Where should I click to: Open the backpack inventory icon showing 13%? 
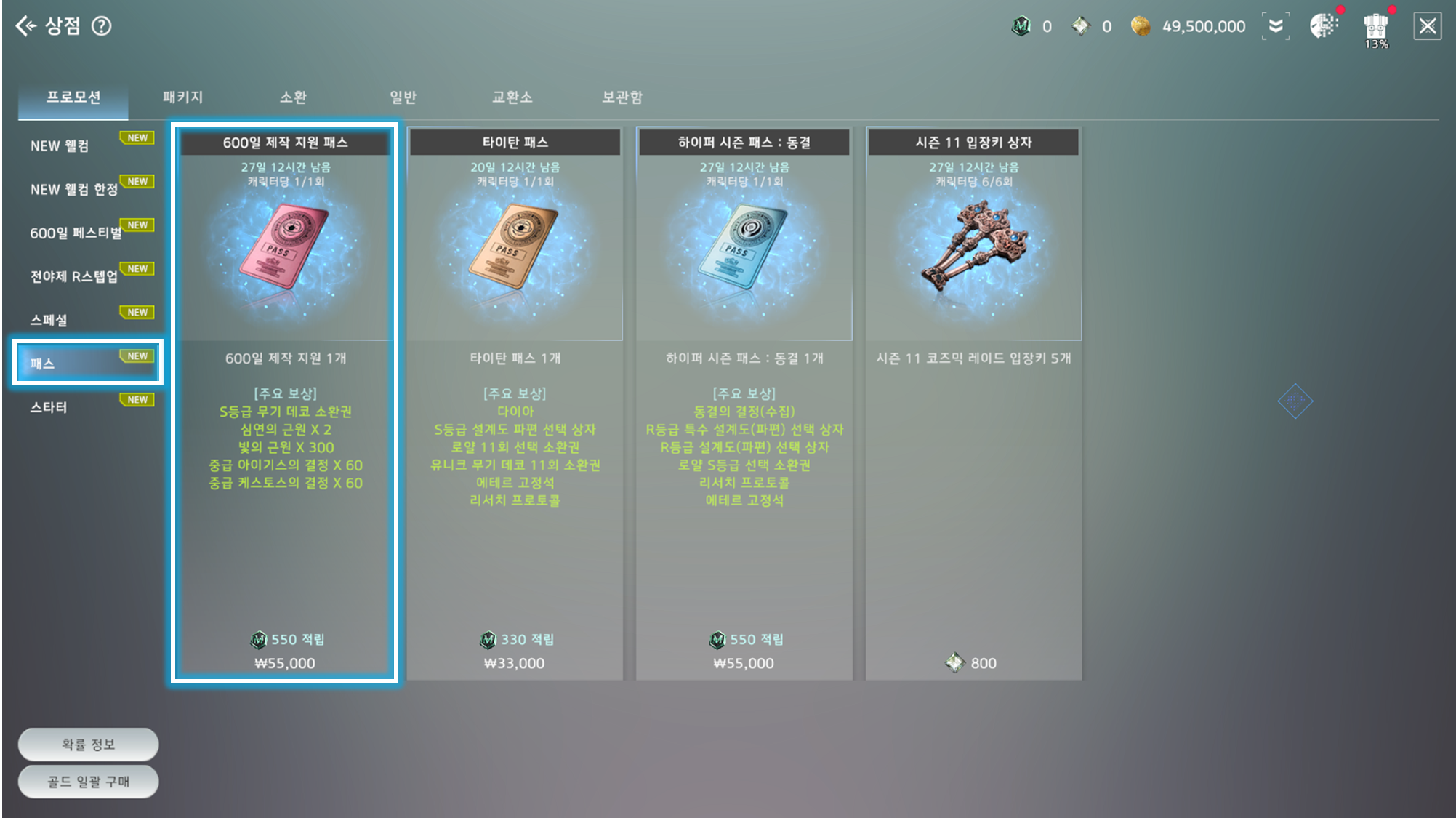pyautogui.click(x=1375, y=25)
